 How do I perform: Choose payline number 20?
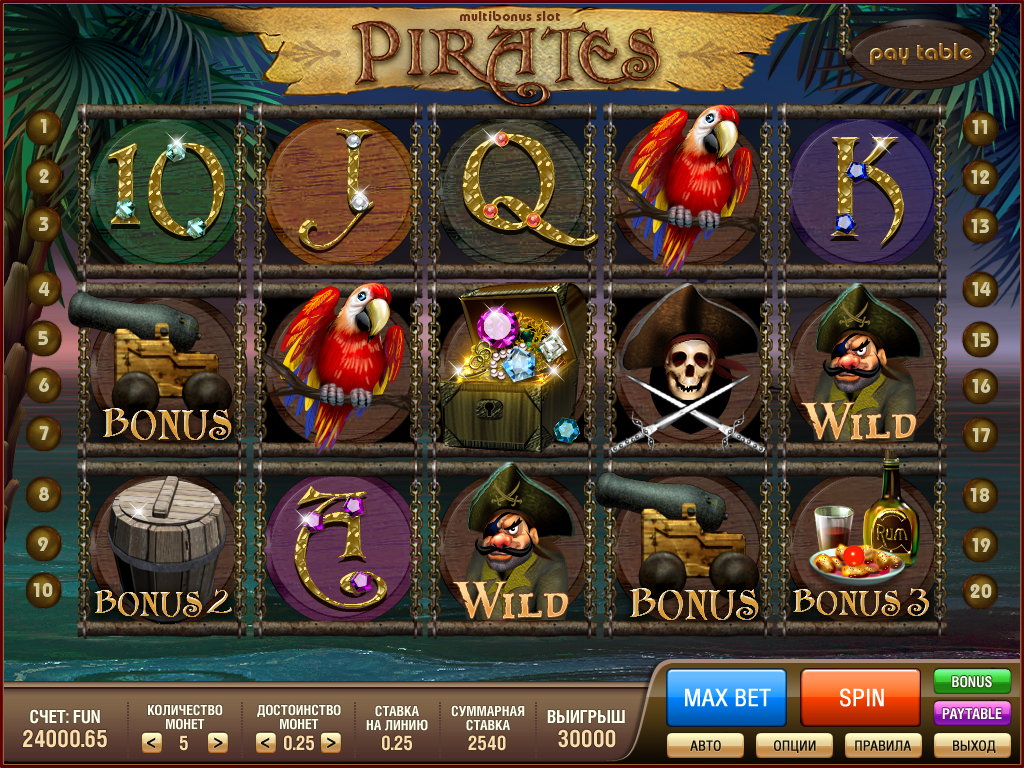[x=980, y=590]
